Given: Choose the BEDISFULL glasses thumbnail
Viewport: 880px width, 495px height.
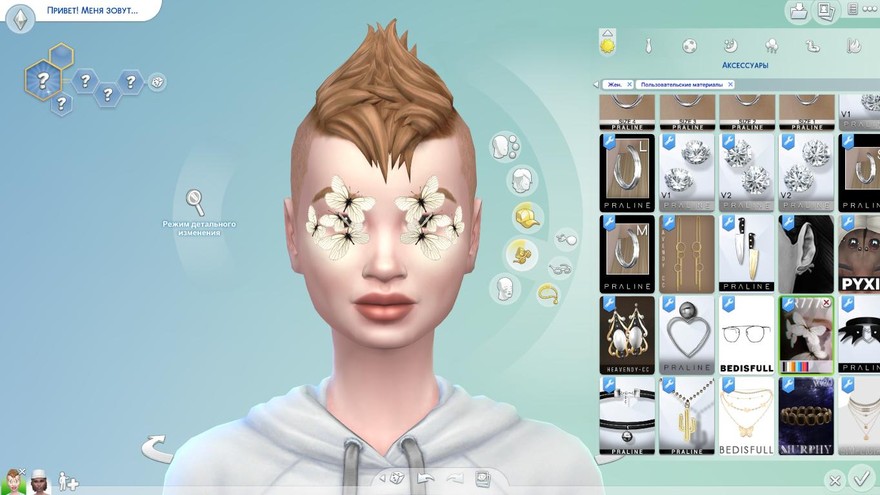Looking at the screenshot, I should tap(746, 334).
